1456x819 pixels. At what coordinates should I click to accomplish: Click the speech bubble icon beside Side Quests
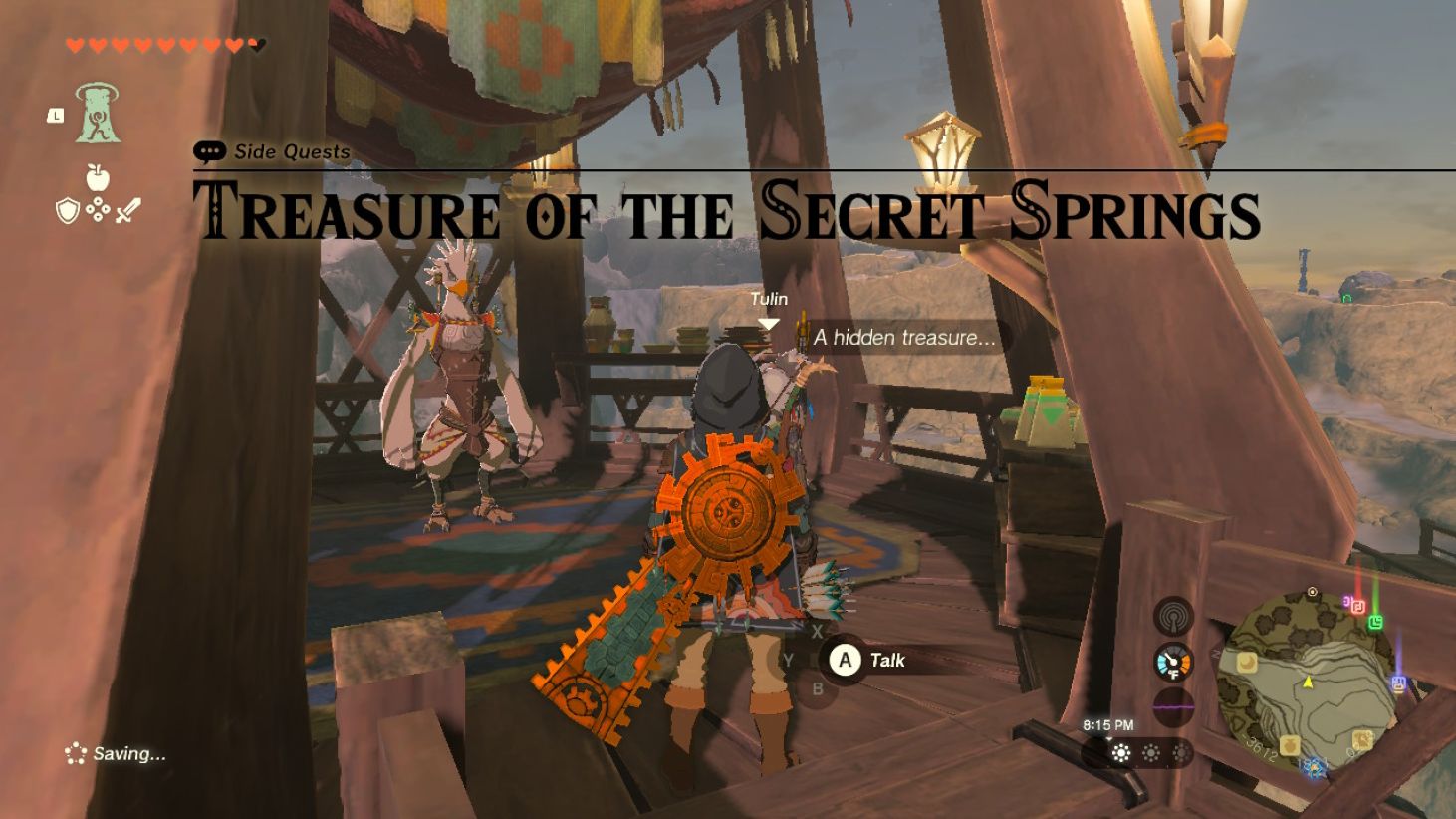pyautogui.click(x=209, y=151)
